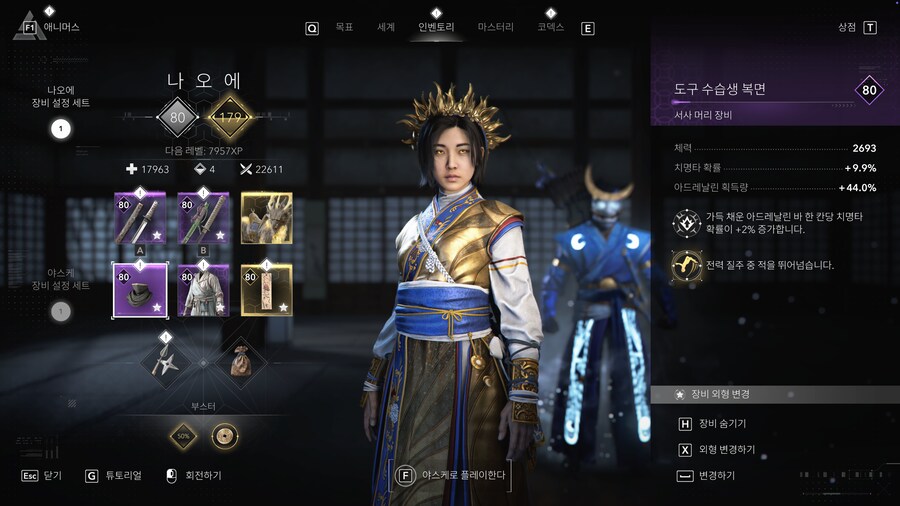Select the brown pouch slot
The image size is (900, 506).
tap(240, 361)
